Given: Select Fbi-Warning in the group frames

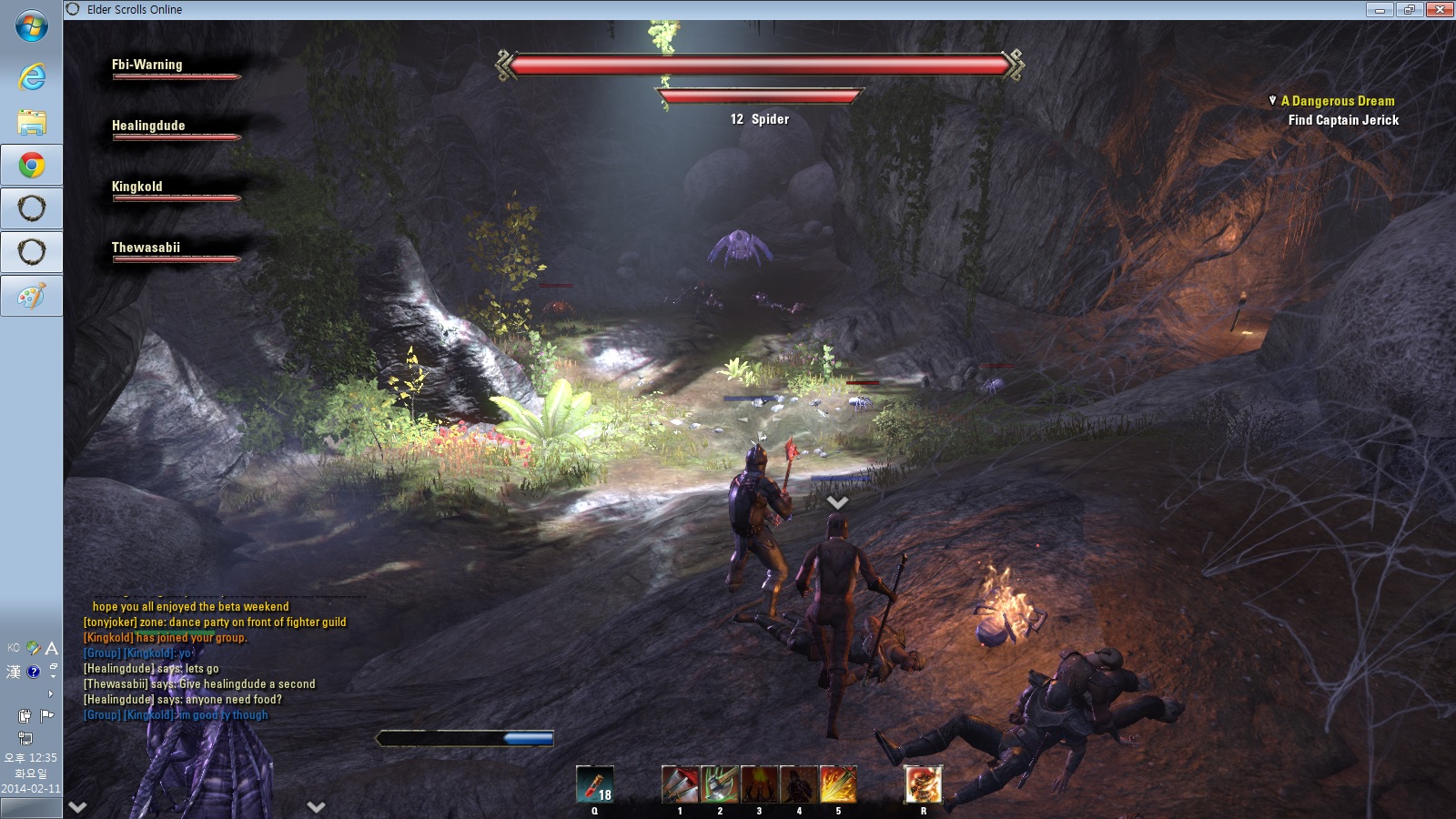Looking at the screenshot, I should coord(147,66).
